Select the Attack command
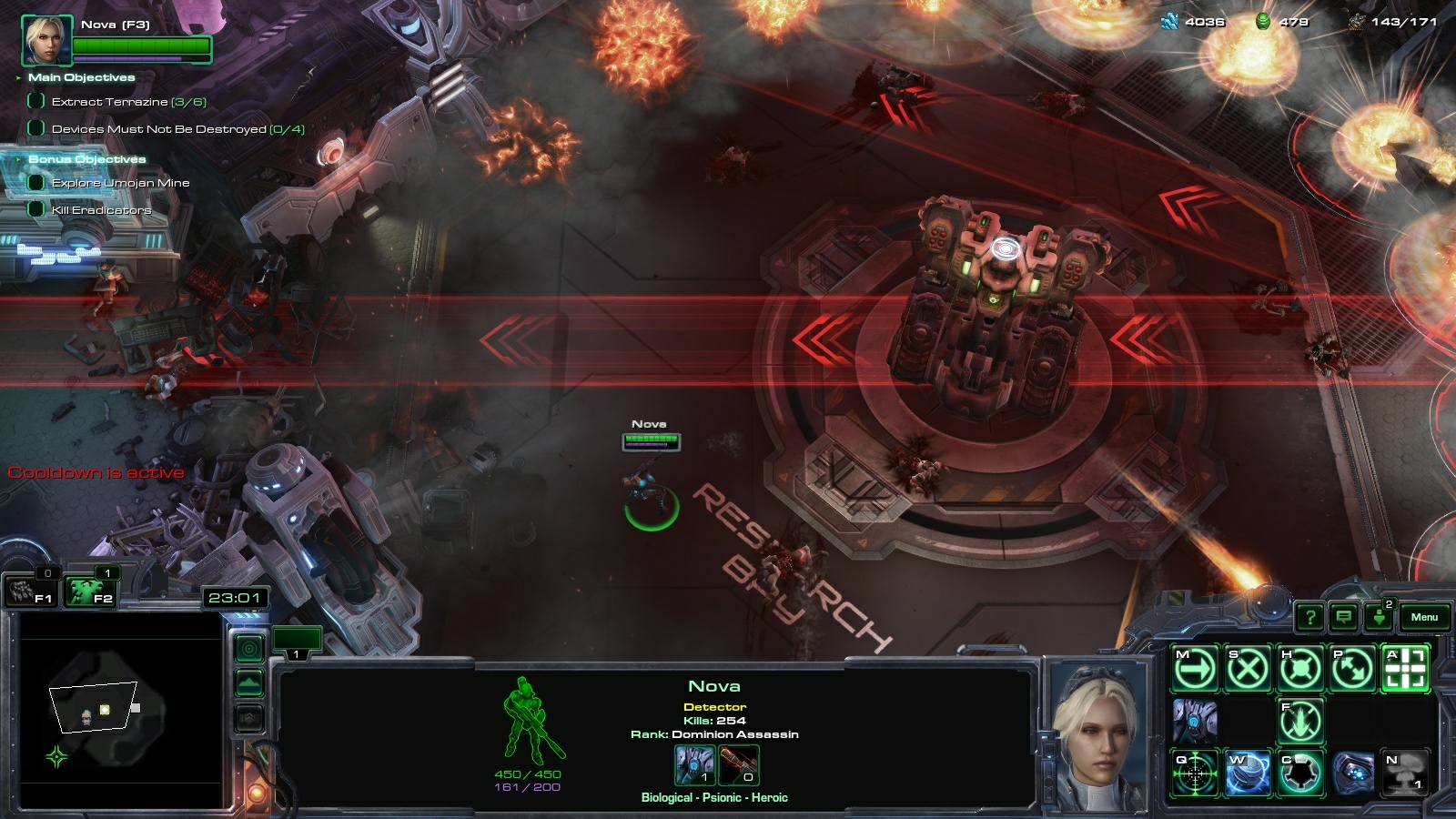 pos(1405,671)
